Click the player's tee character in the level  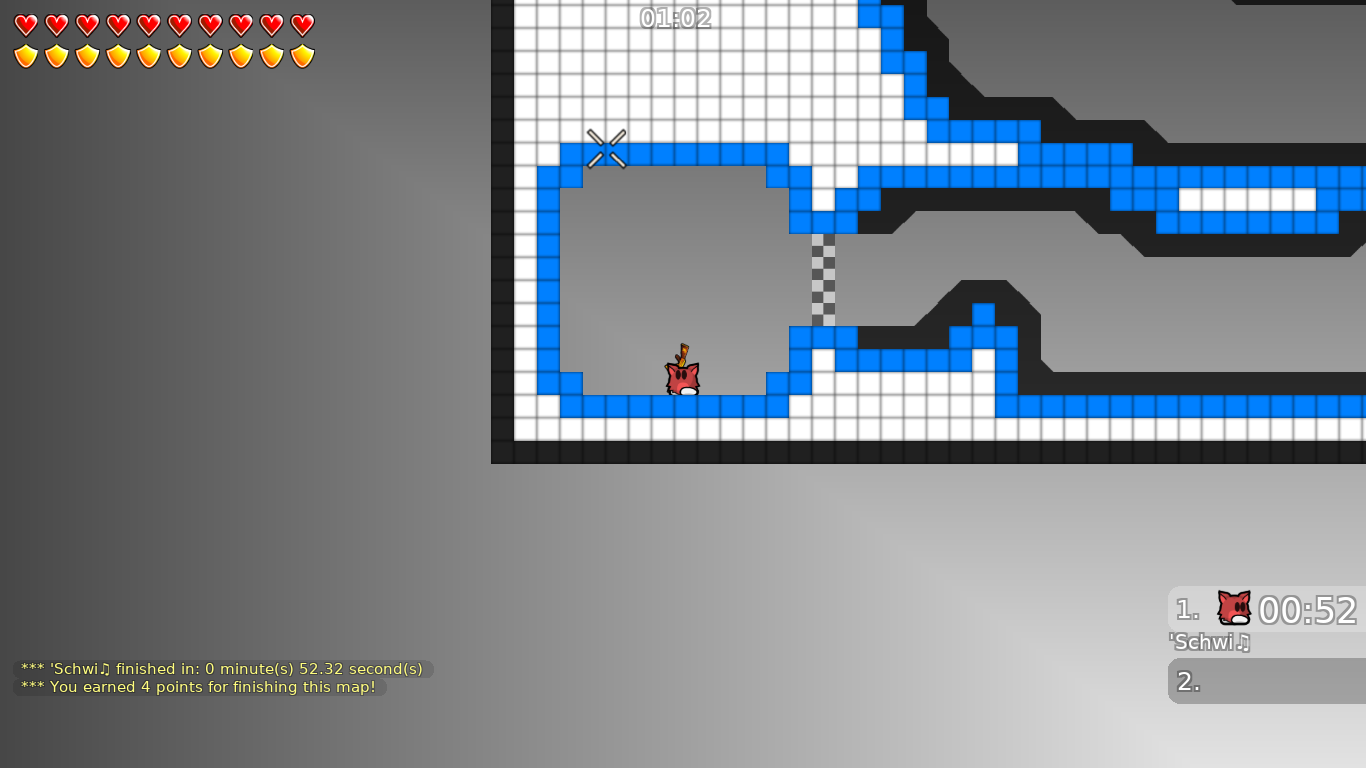680,377
